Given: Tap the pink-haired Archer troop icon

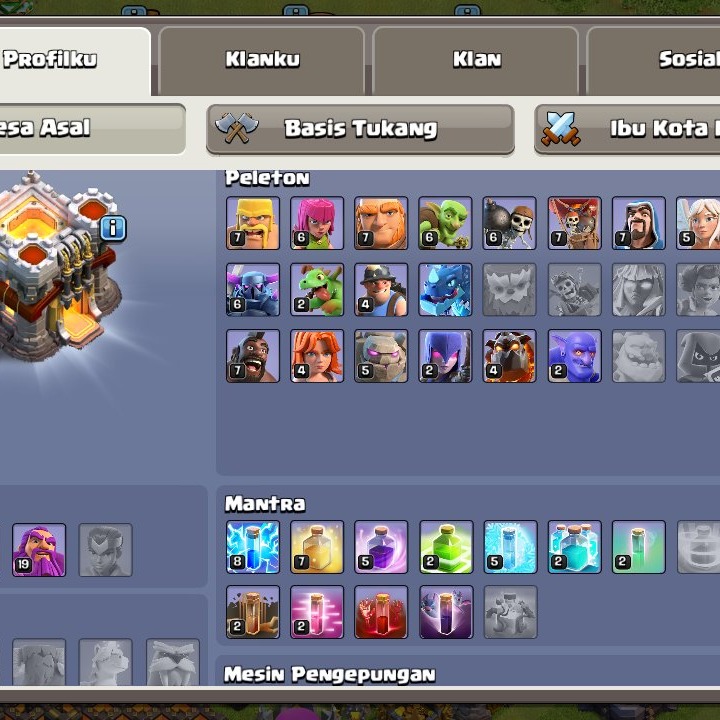Looking at the screenshot, I should [317, 222].
